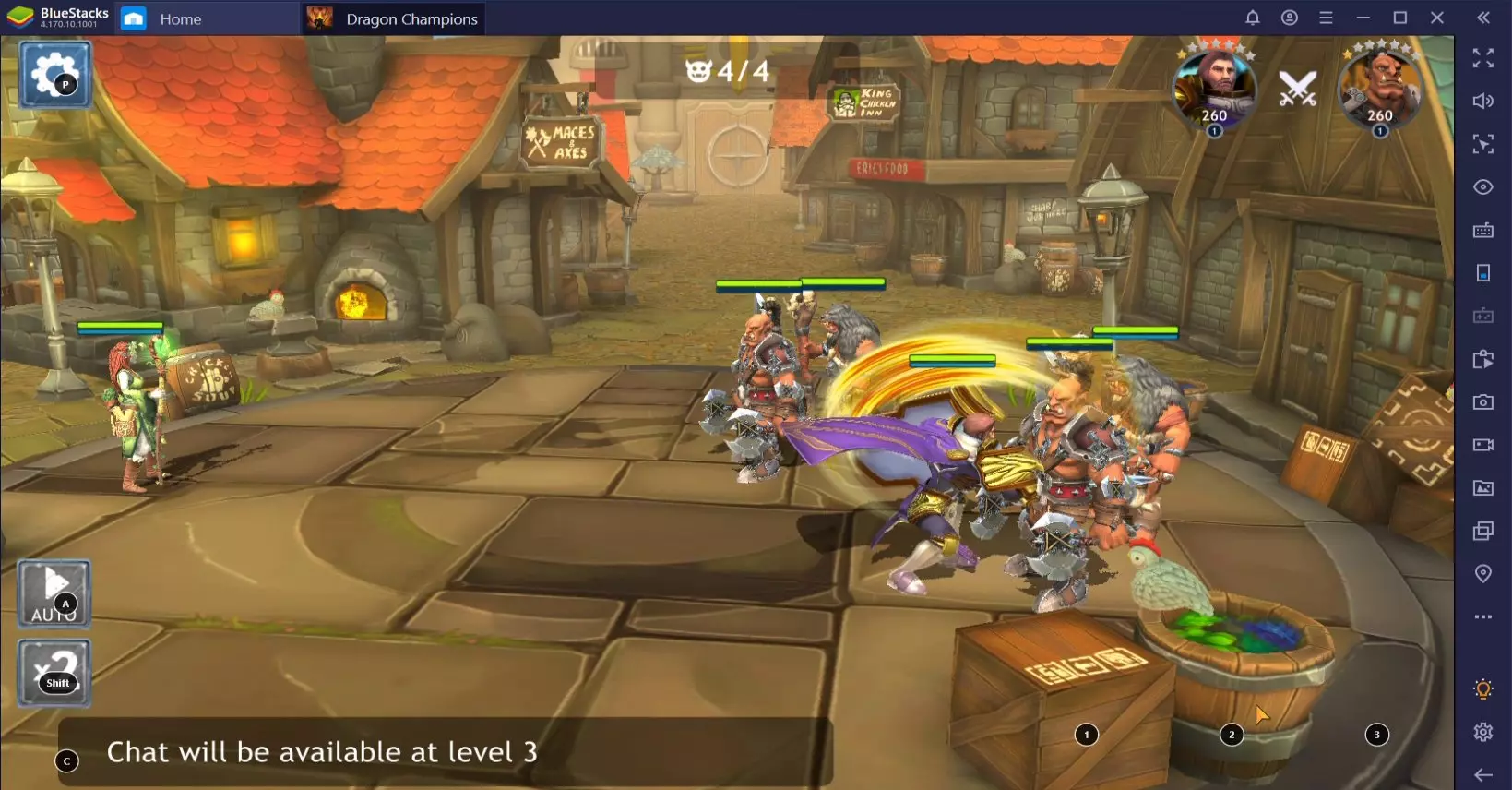Open BlueStacks settings gear in sidebar

pos(1483,732)
